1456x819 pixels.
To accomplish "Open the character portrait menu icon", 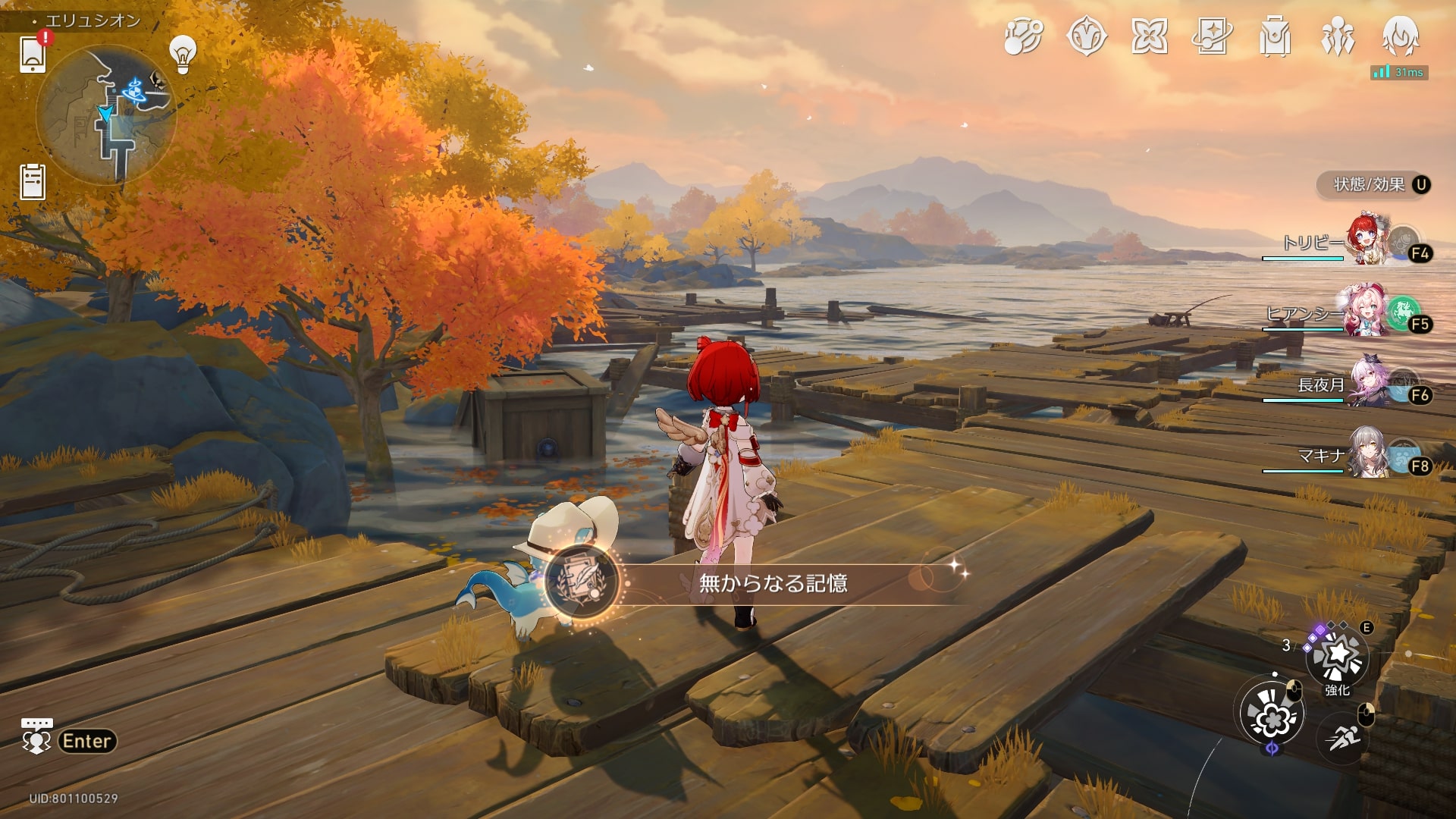I will coord(1401,36).
